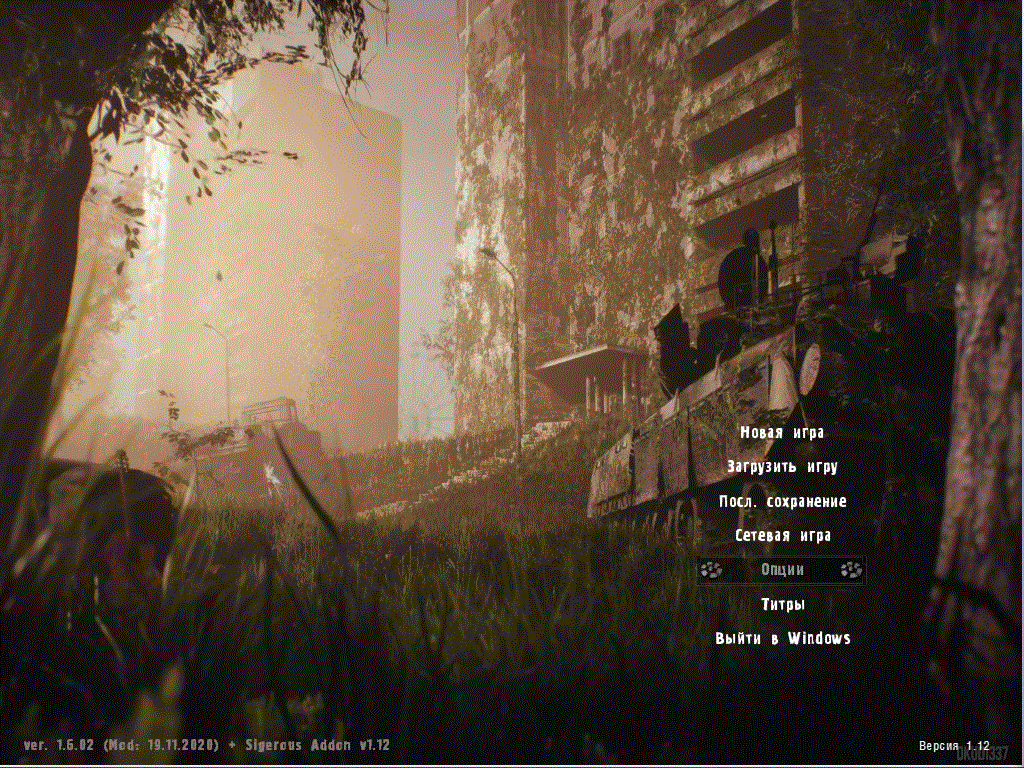The image size is (1024, 768).
Task: Open the Загрузить игру load menu
Action: (x=782, y=467)
